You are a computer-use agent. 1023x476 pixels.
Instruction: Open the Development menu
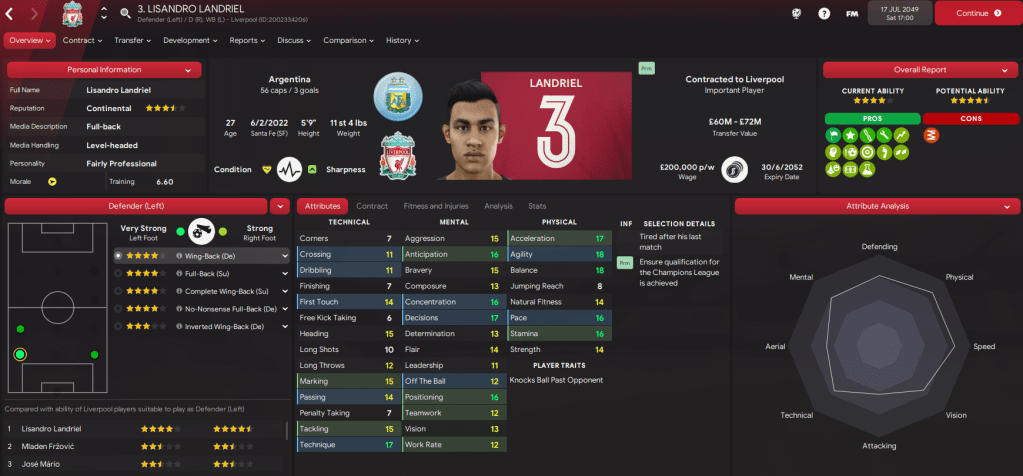pyautogui.click(x=190, y=41)
